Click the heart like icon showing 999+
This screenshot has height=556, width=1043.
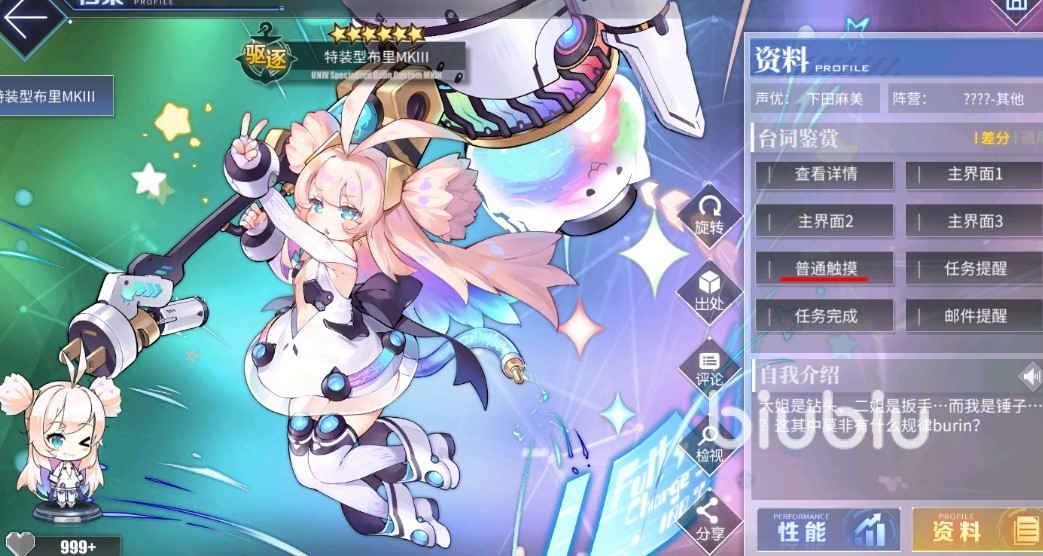point(20,545)
